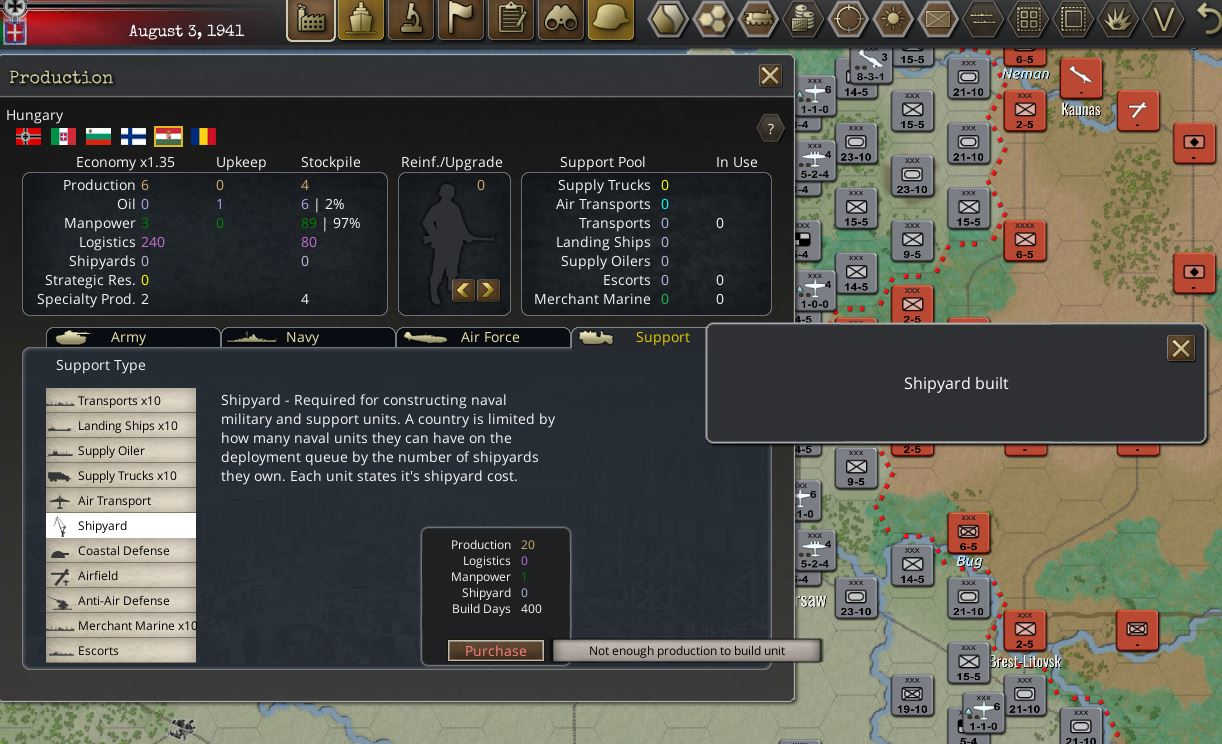Screen dimensions: 1222x744
Task: Choose Landing Ships x10 from the list
Action: pyautogui.click(x=121, y=426)
